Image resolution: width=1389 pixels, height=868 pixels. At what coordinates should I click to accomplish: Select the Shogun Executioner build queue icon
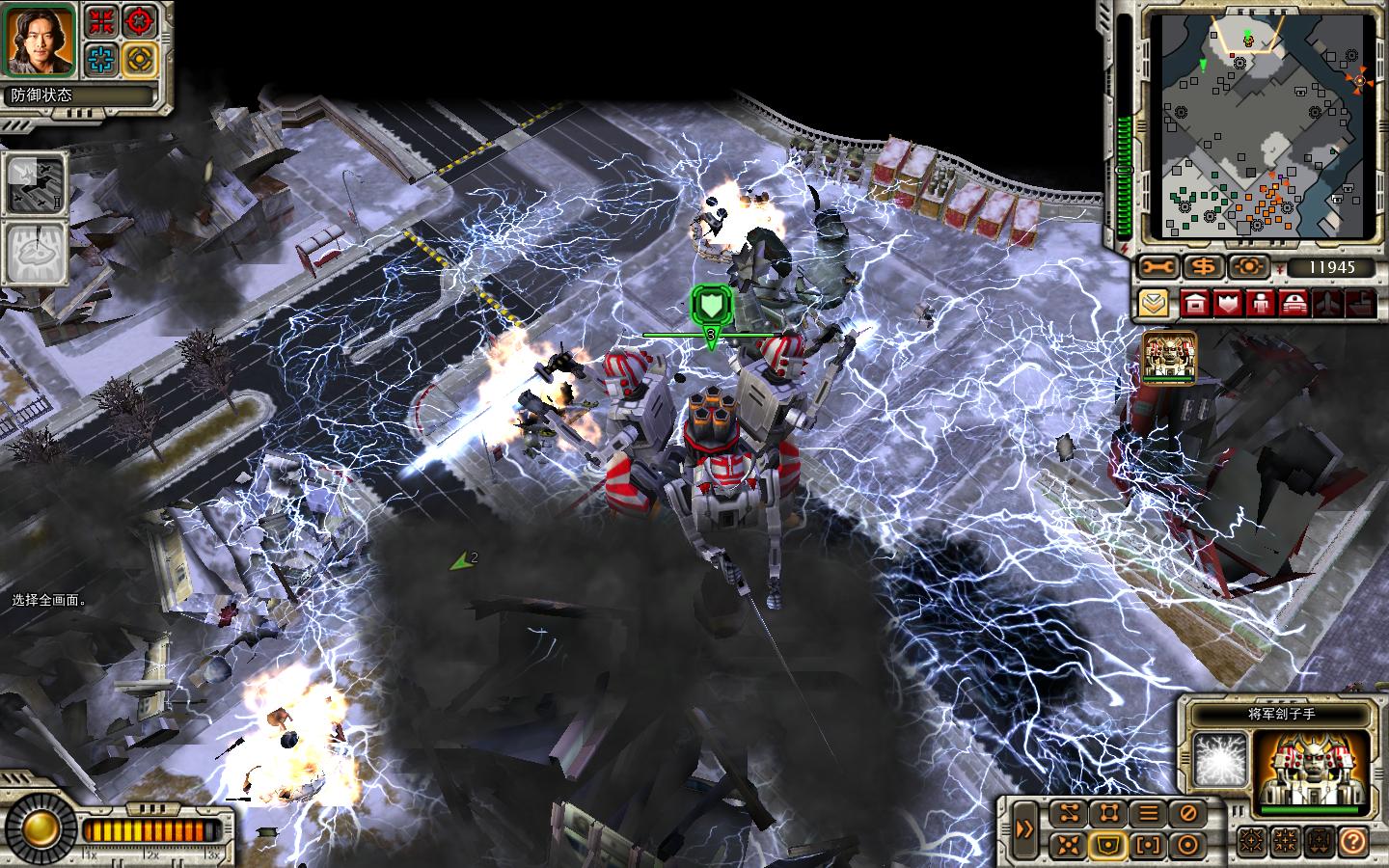coord(1169,358)
